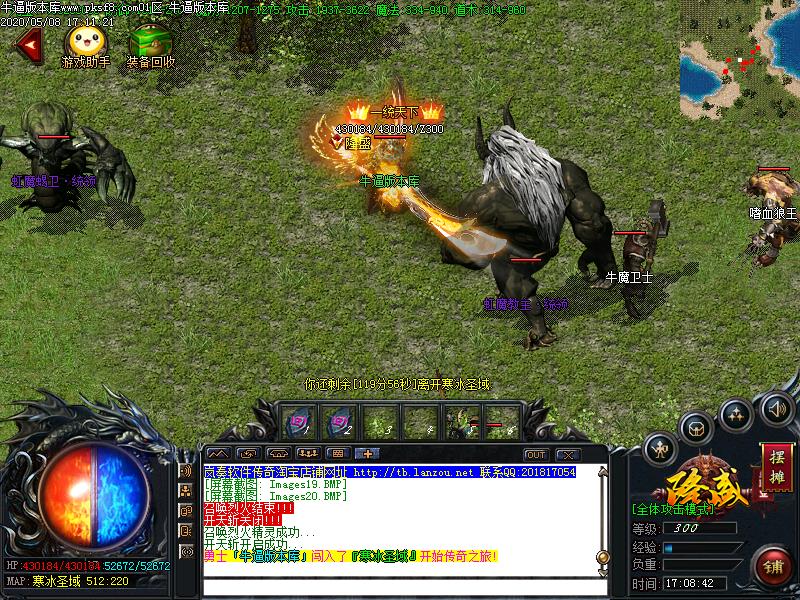Use the item in hotbar slot 1
This screenshot has width=800, height=600.
[x=297, y=422]
